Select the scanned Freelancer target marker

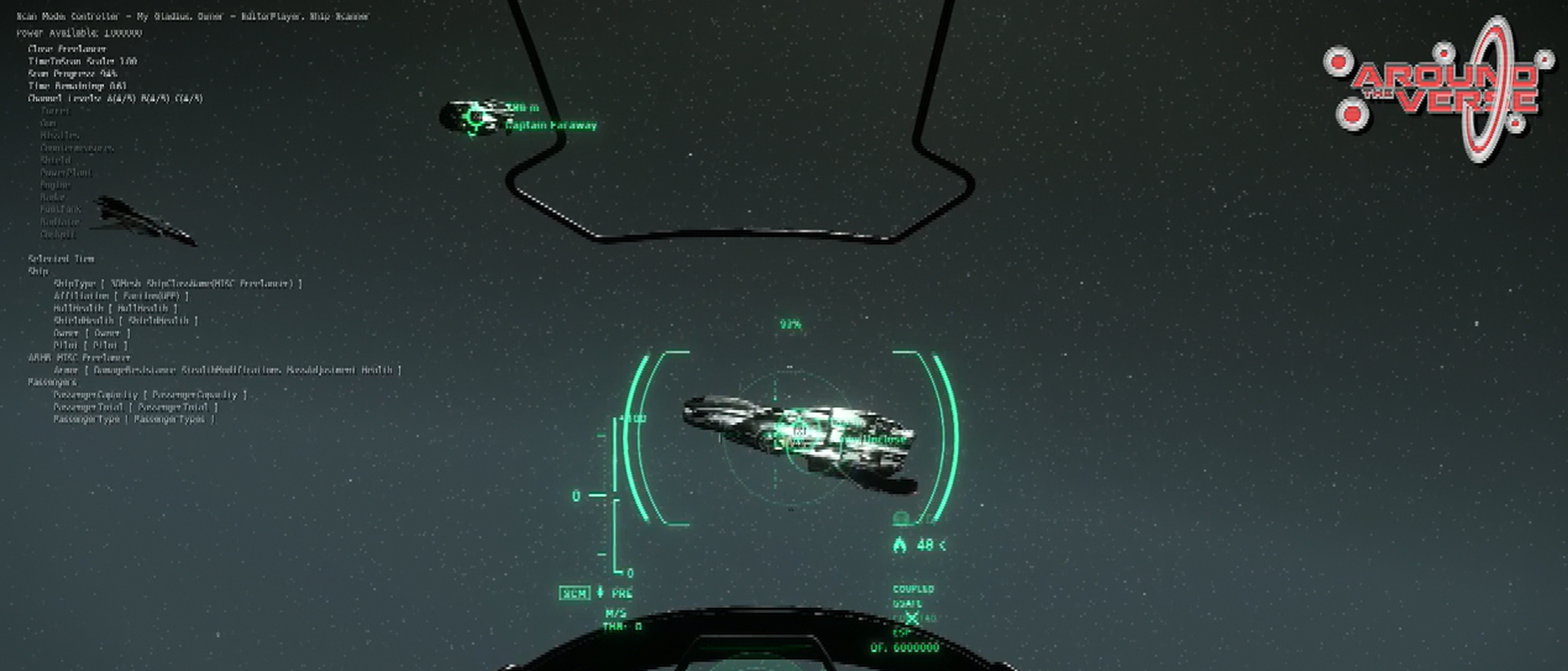(x=799, y=432)
